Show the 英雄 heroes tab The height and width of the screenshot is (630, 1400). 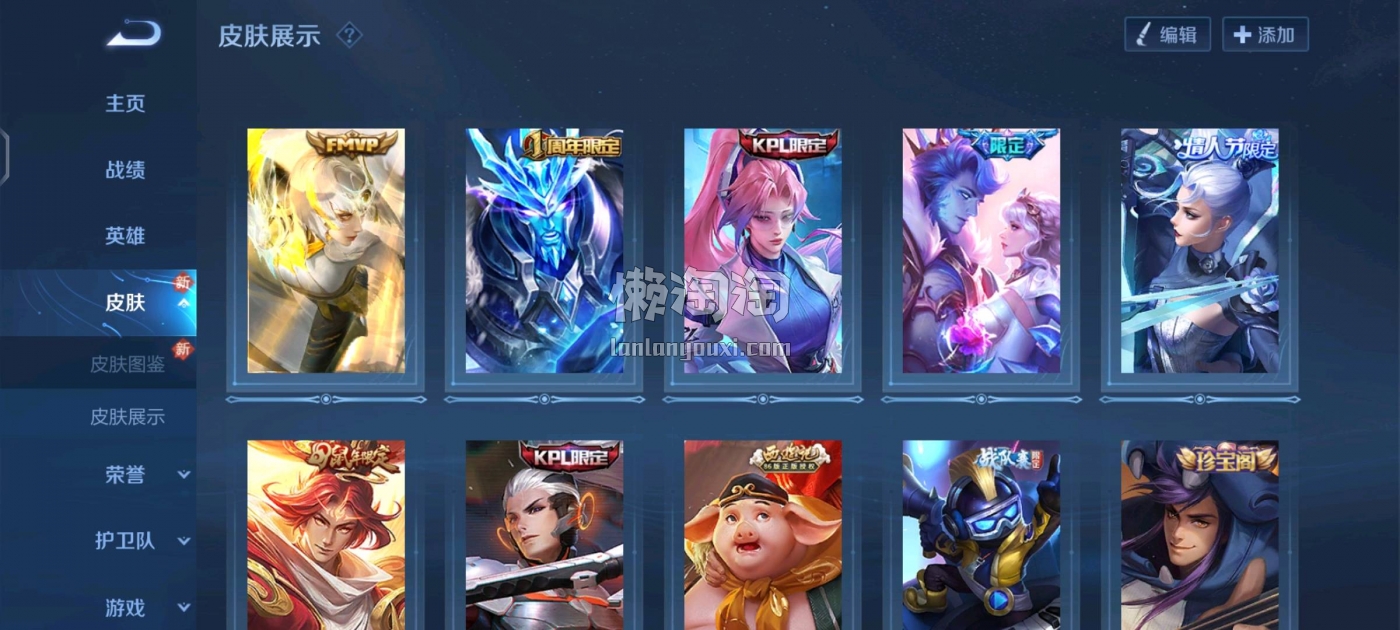coord(126,236)
